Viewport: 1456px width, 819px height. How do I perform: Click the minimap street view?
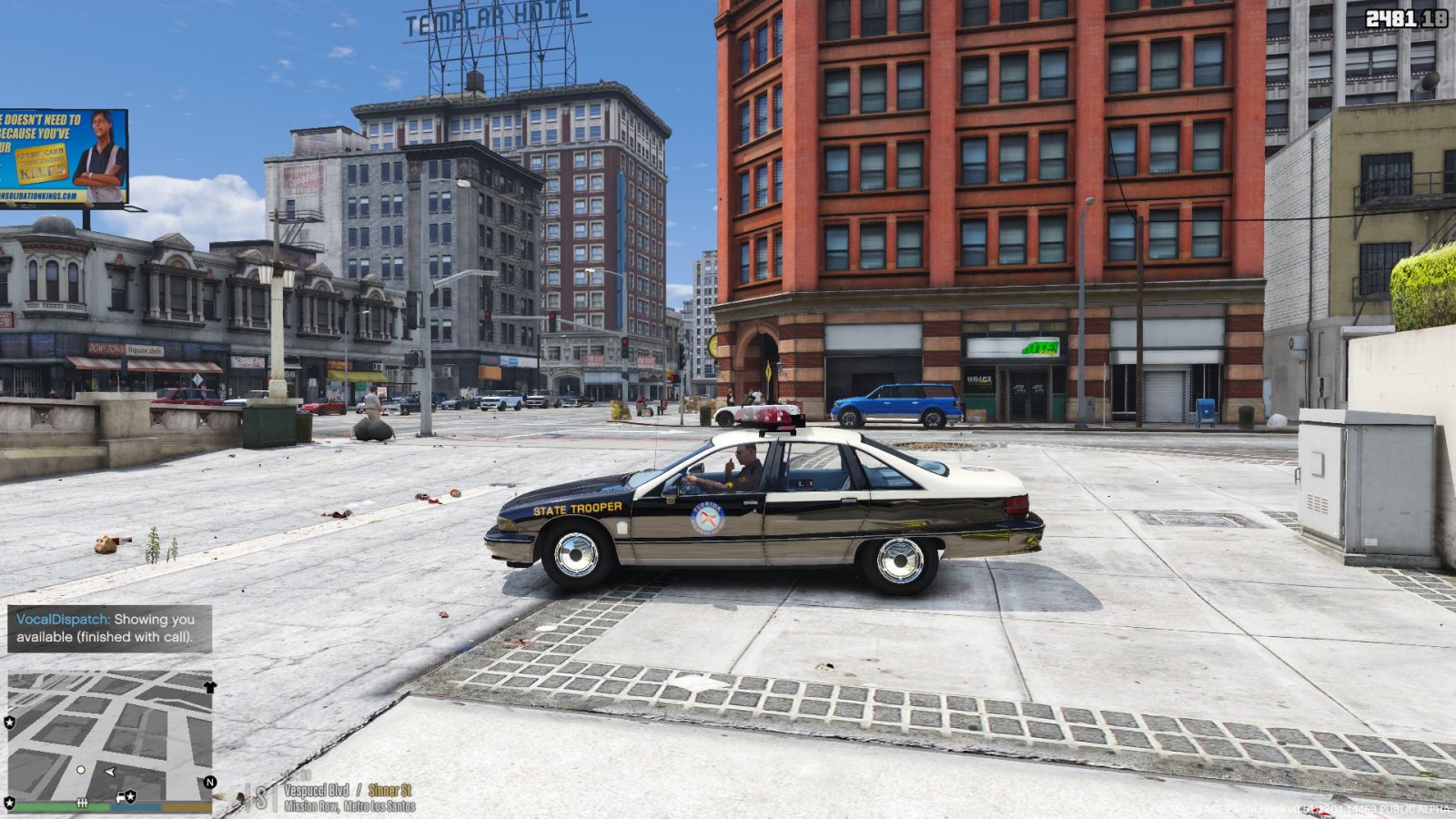(x=109, y=728)
